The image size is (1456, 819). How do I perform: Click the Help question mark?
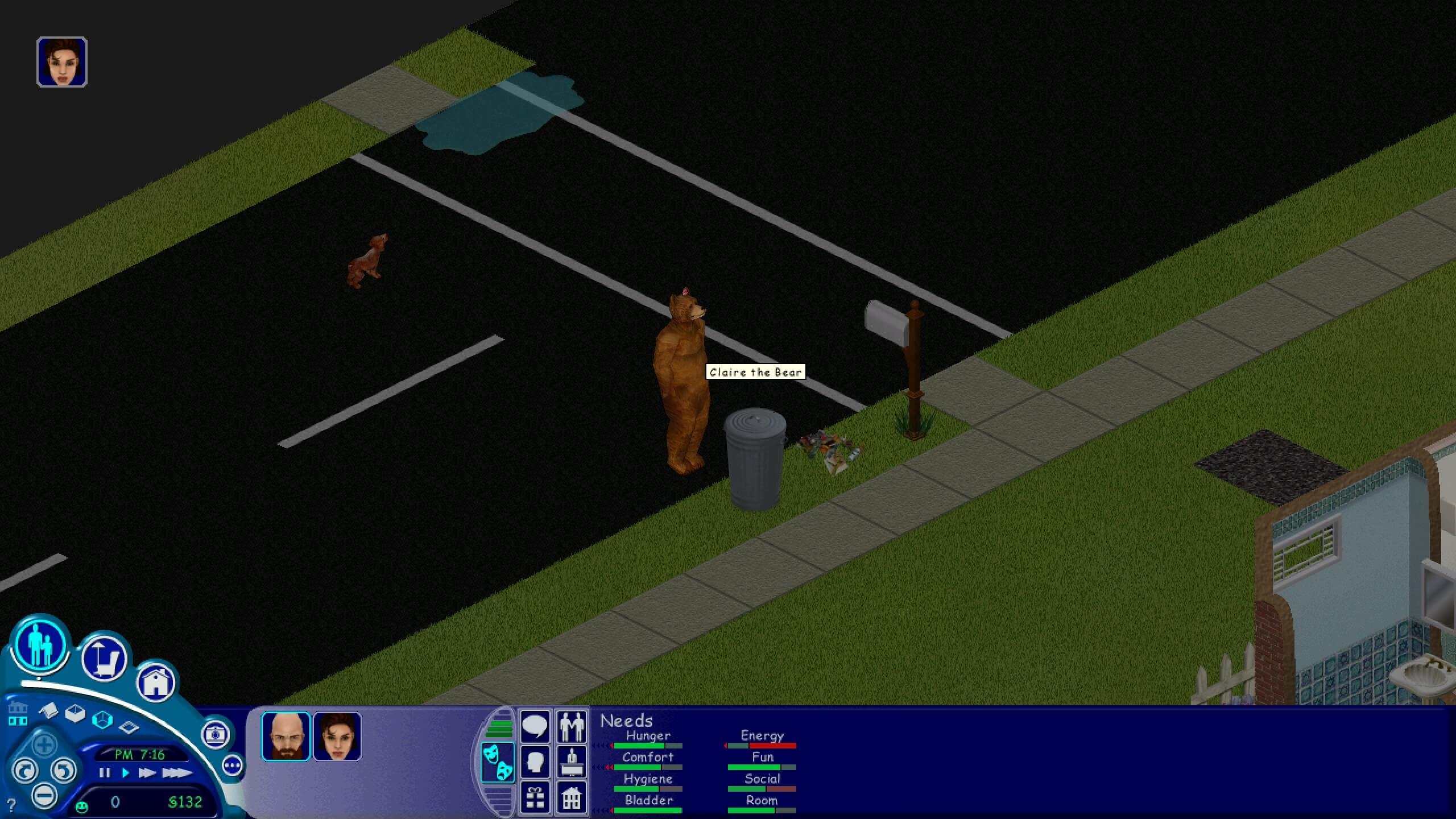pyautogui.click(x=11, y=804)
